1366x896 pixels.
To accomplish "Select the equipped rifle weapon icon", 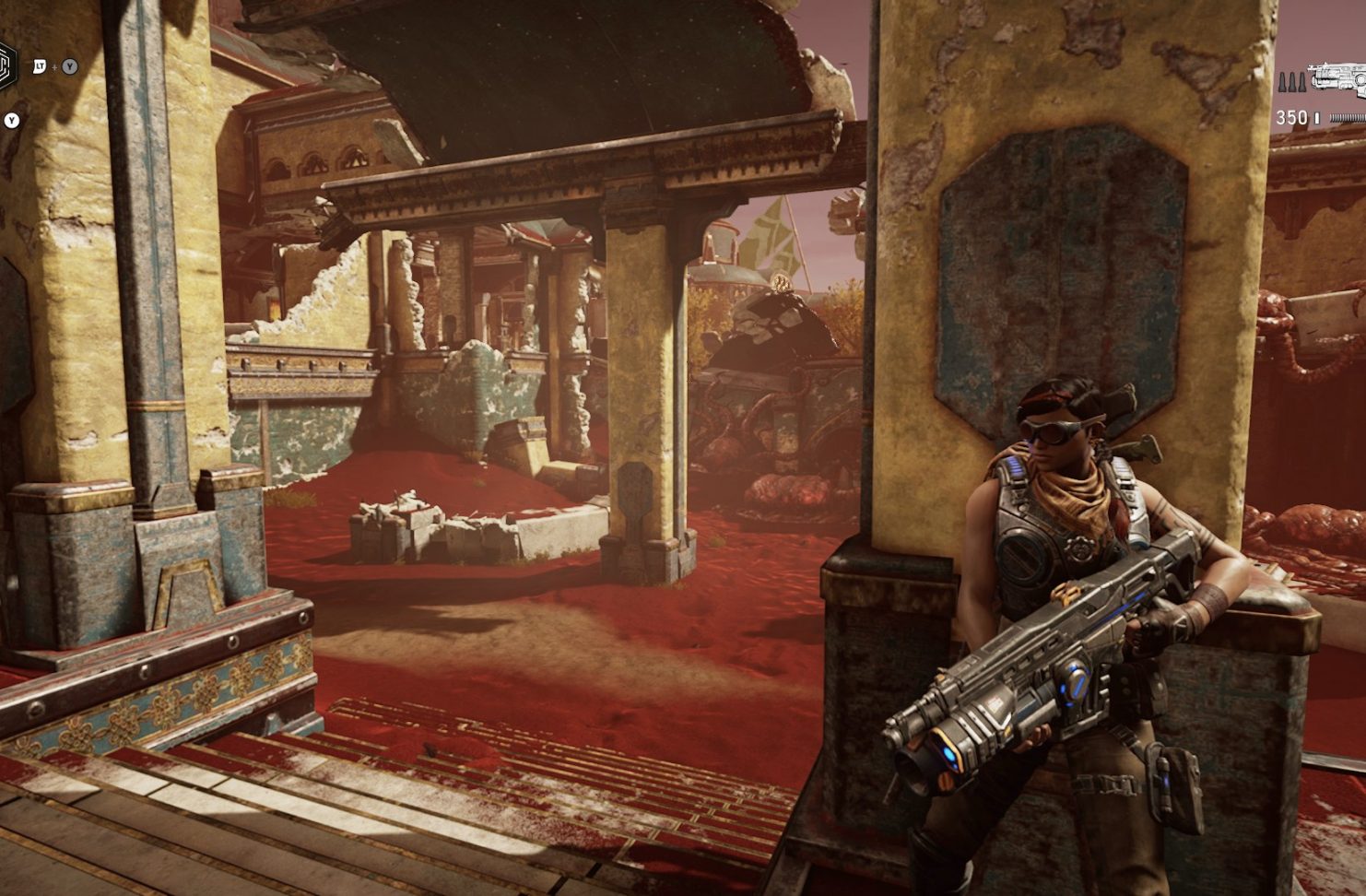I will pos(1339,78).
